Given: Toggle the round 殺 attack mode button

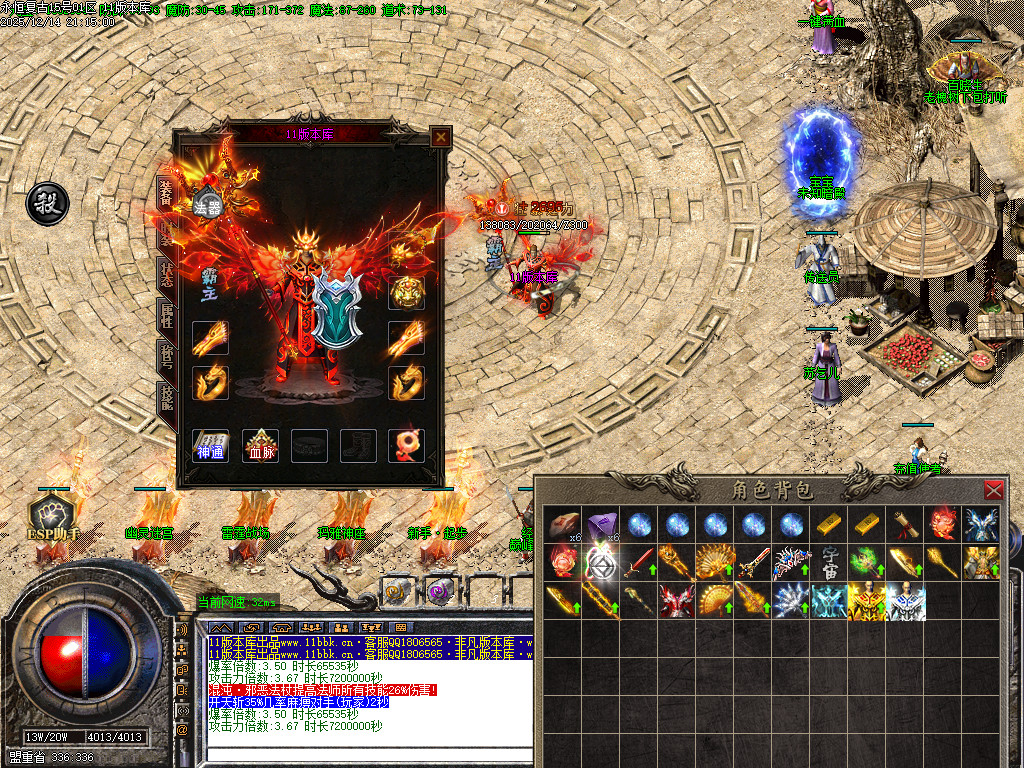Looking at the screenshot, I should click(46, 203).
